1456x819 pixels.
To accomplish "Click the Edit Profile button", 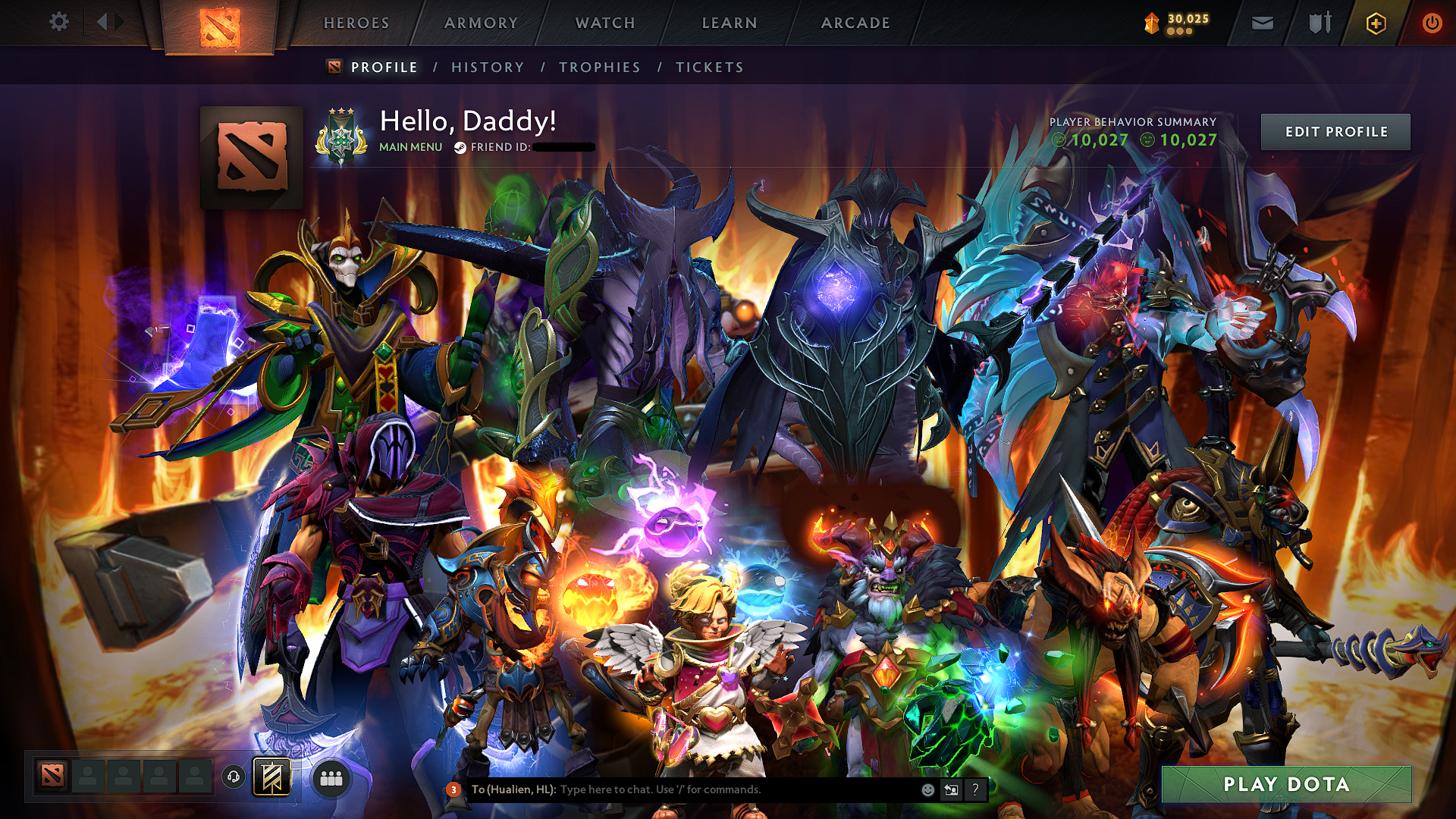I will [x=1335, y=132].
